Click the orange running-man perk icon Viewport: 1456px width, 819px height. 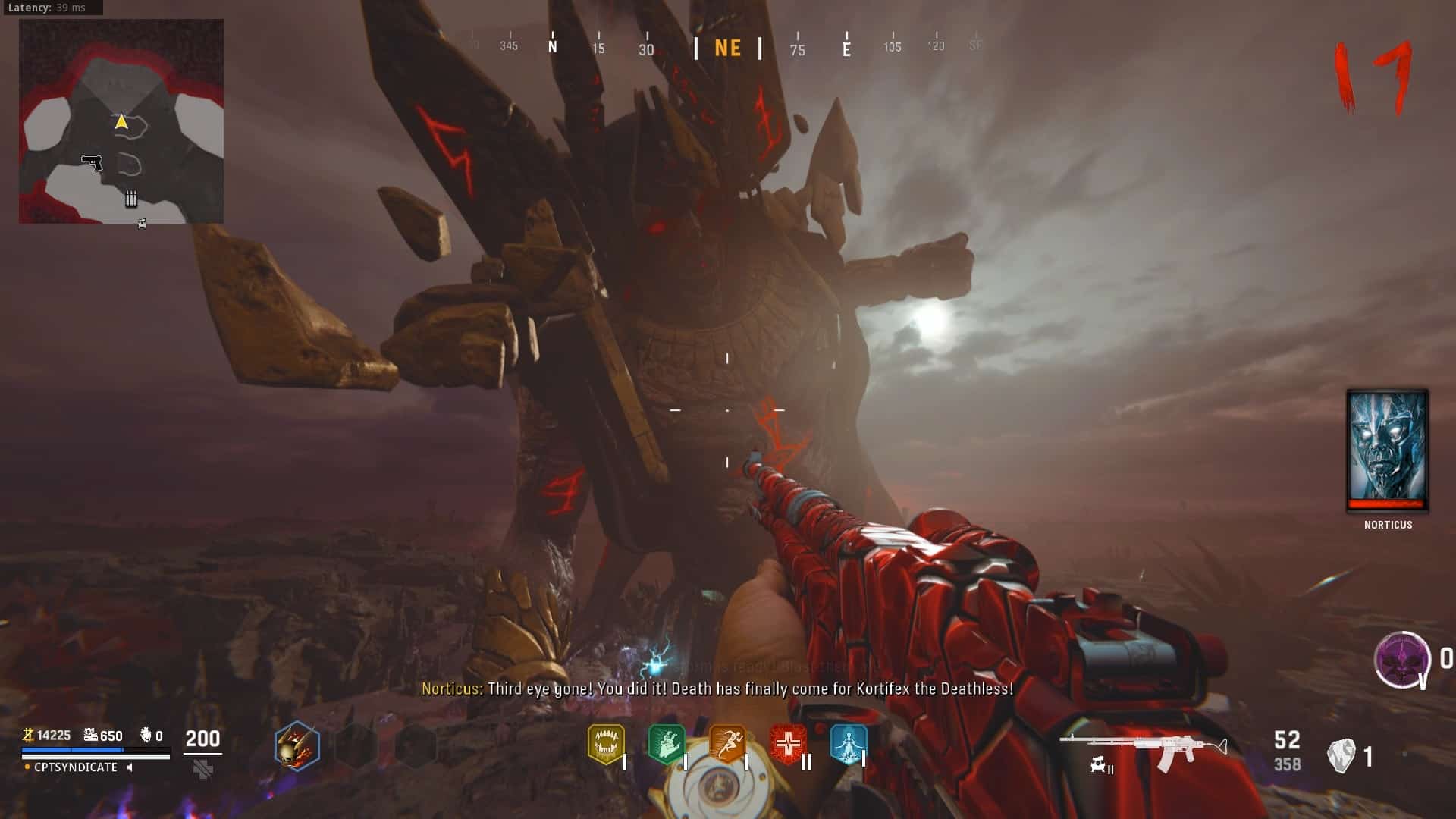(727, 744)
